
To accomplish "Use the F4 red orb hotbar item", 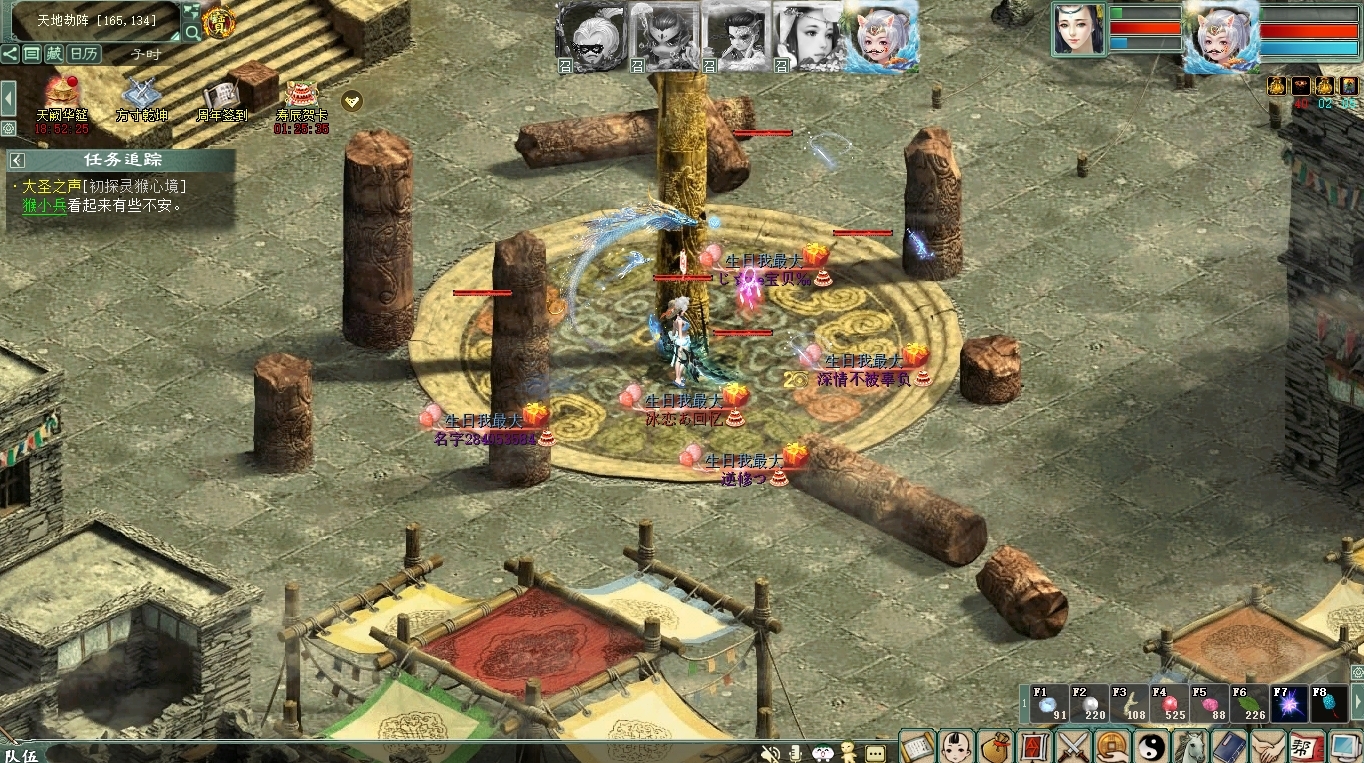I will tap(1167, 704).
